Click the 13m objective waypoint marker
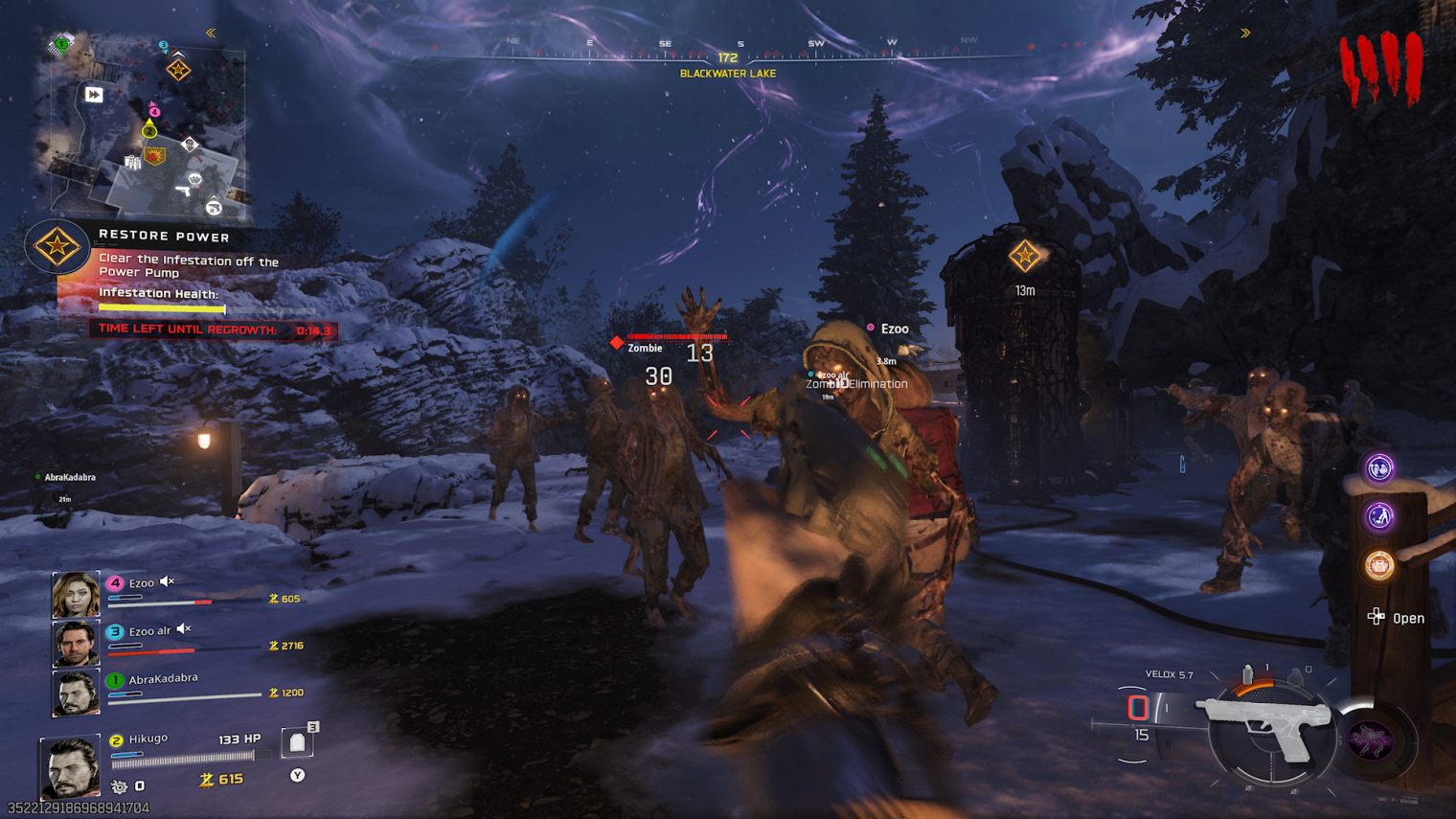 tap(1025, 257)
